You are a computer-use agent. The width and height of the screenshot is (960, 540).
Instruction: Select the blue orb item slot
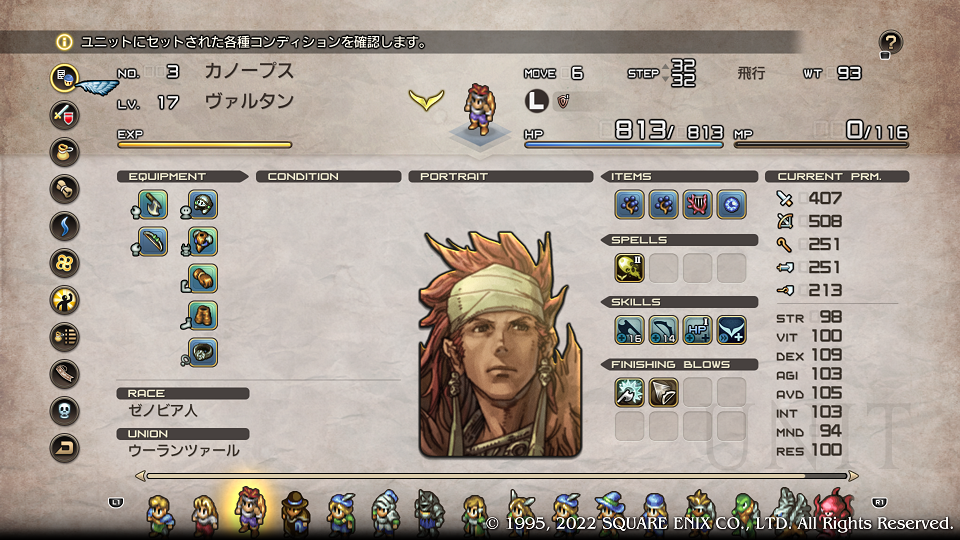click(731, 205)
